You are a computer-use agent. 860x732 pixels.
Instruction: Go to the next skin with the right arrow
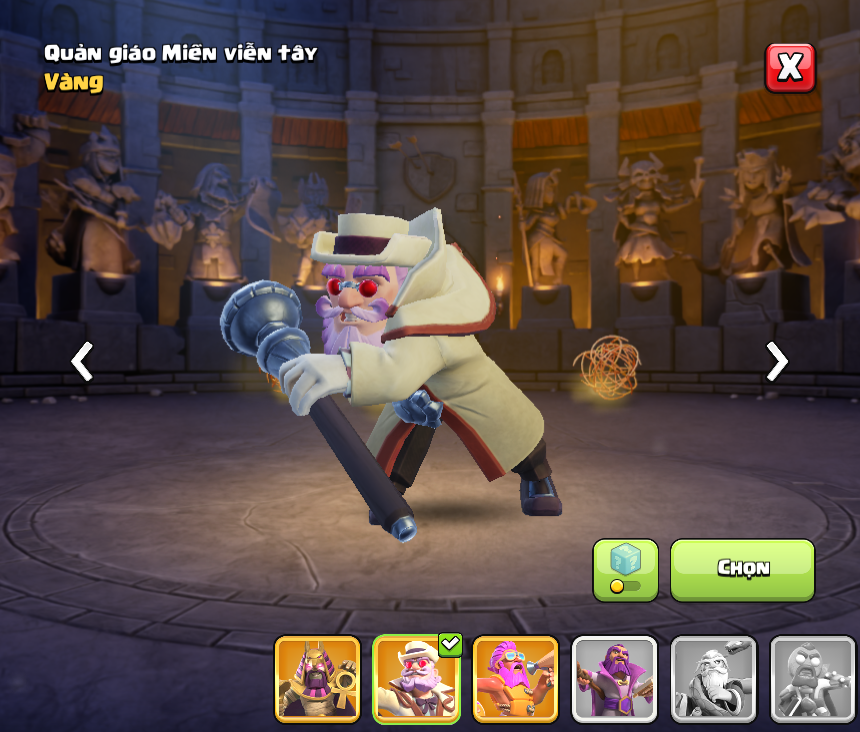pos(776,361)
